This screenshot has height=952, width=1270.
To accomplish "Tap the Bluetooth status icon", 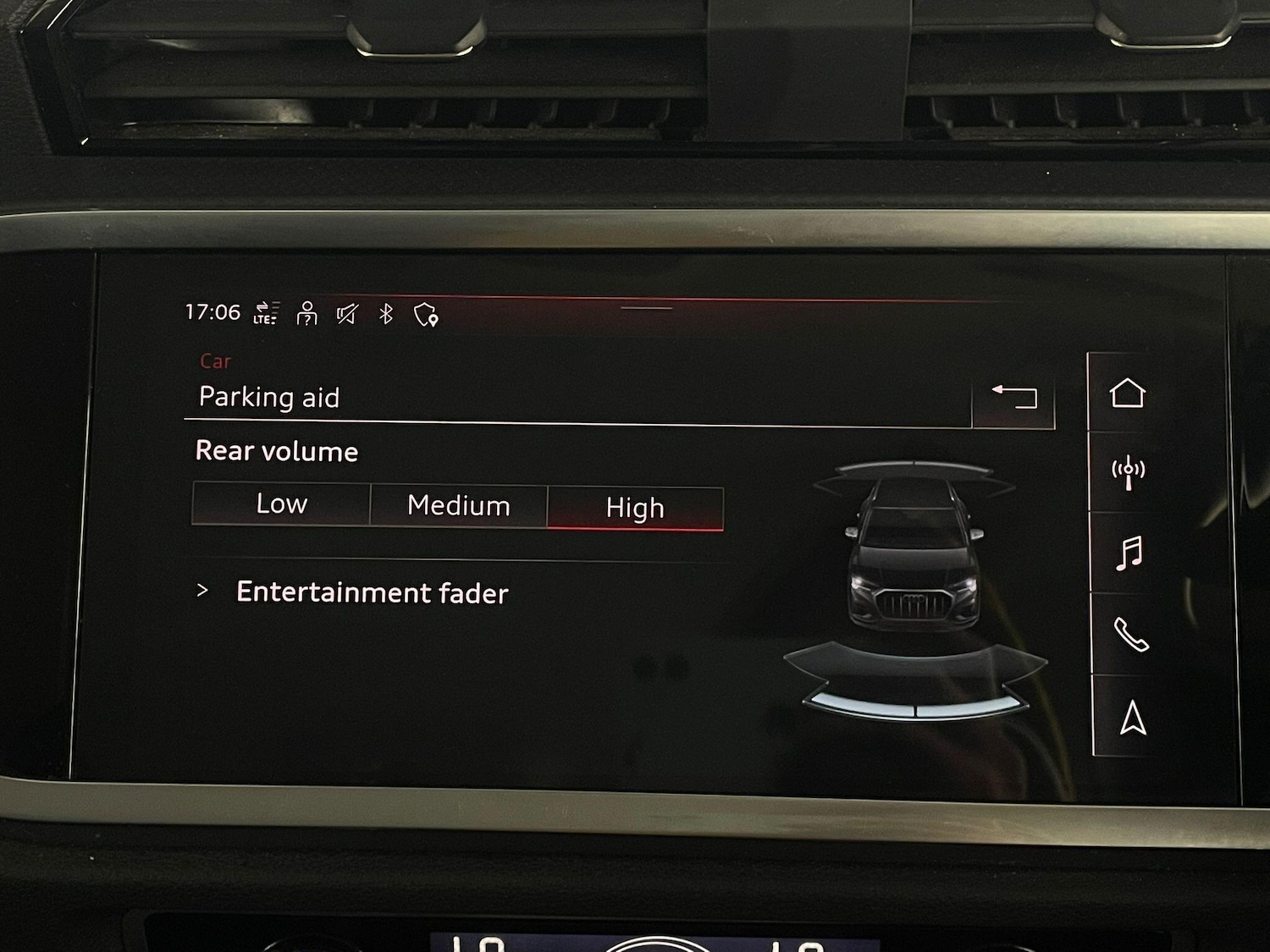I will pos(386,315).
